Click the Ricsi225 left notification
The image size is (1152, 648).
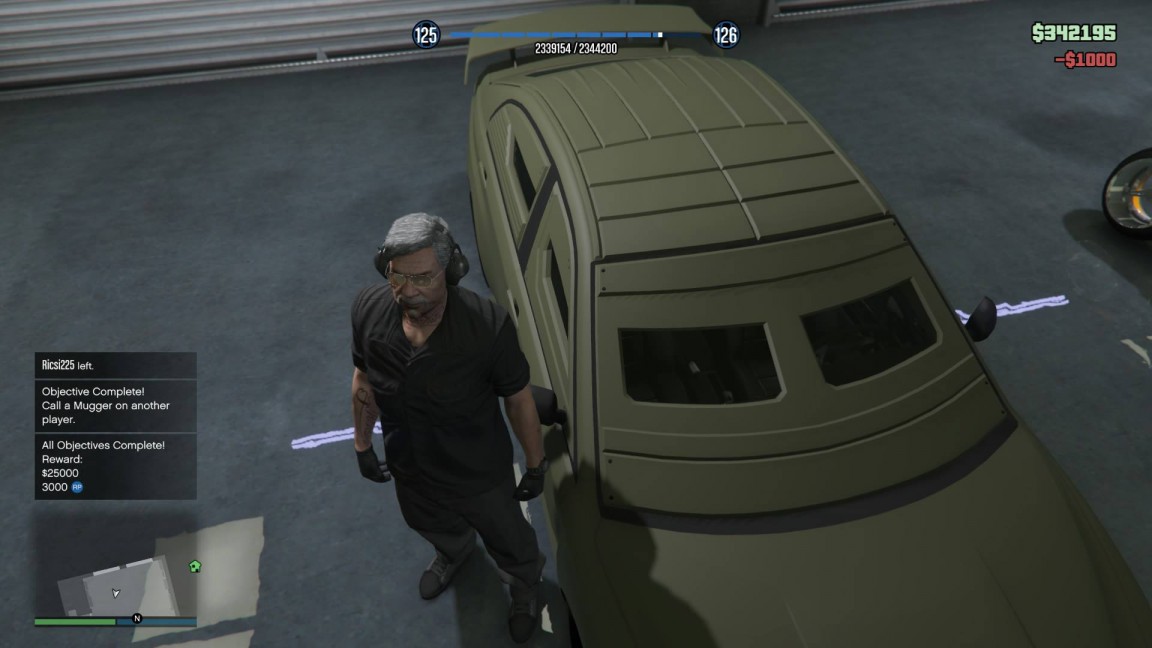tap(115, 366)
